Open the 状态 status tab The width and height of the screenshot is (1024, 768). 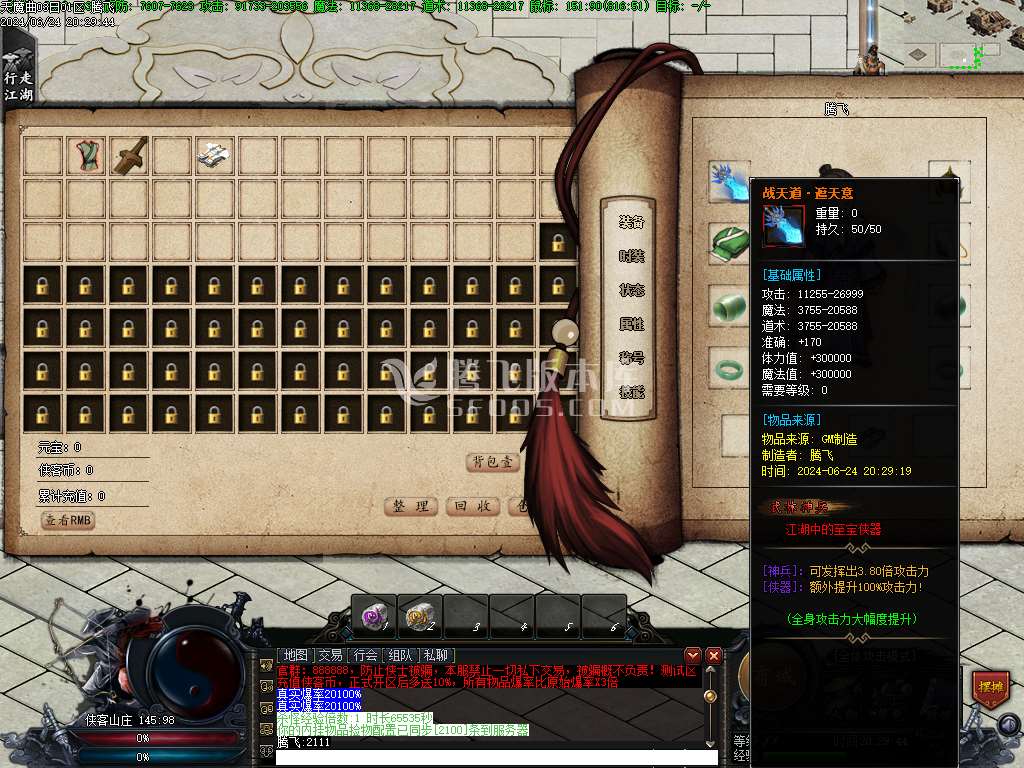631,290
